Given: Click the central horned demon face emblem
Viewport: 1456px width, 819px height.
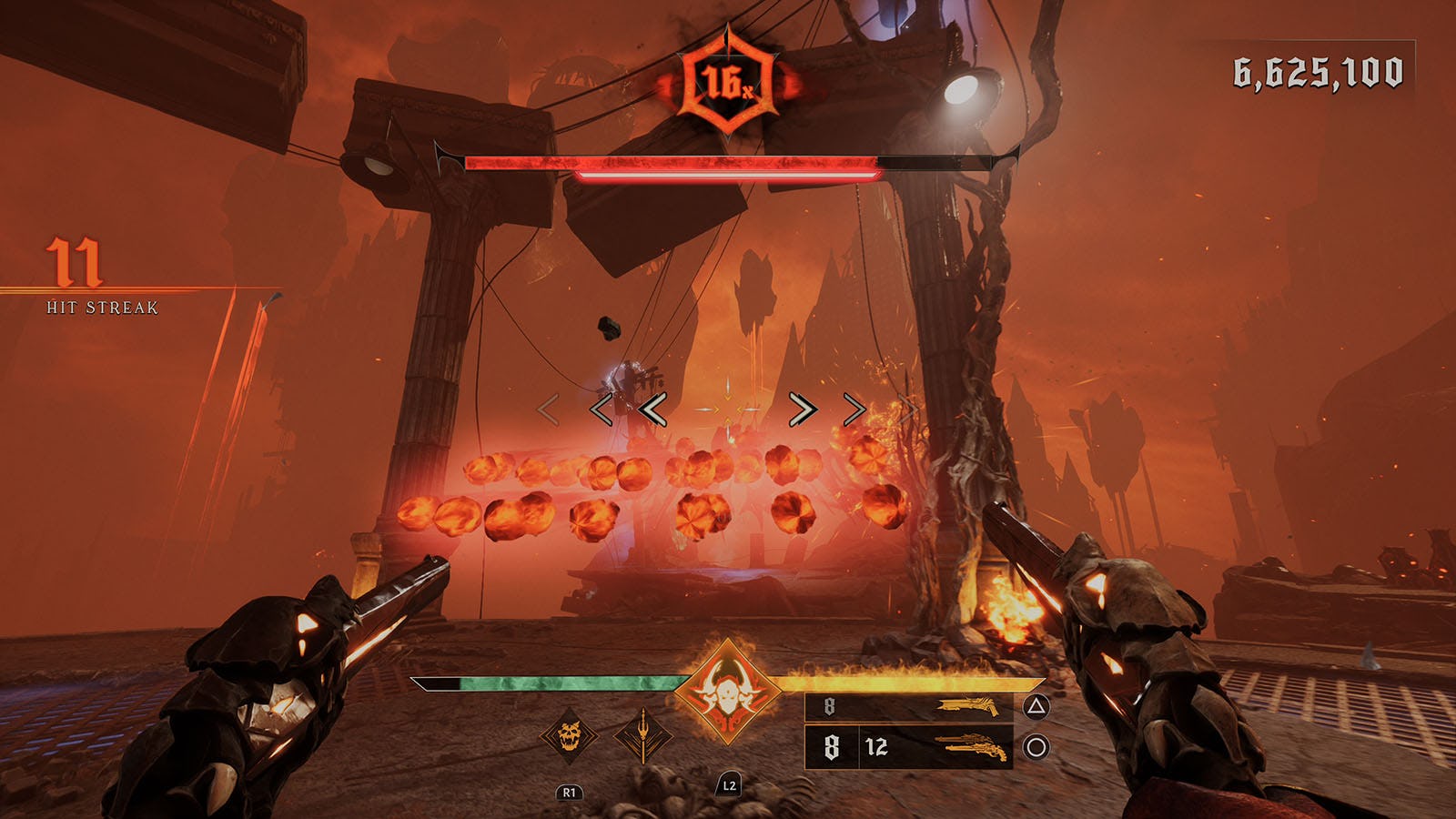Looking at the screenshot, I should pyautogui.click(x=726, y=692).
